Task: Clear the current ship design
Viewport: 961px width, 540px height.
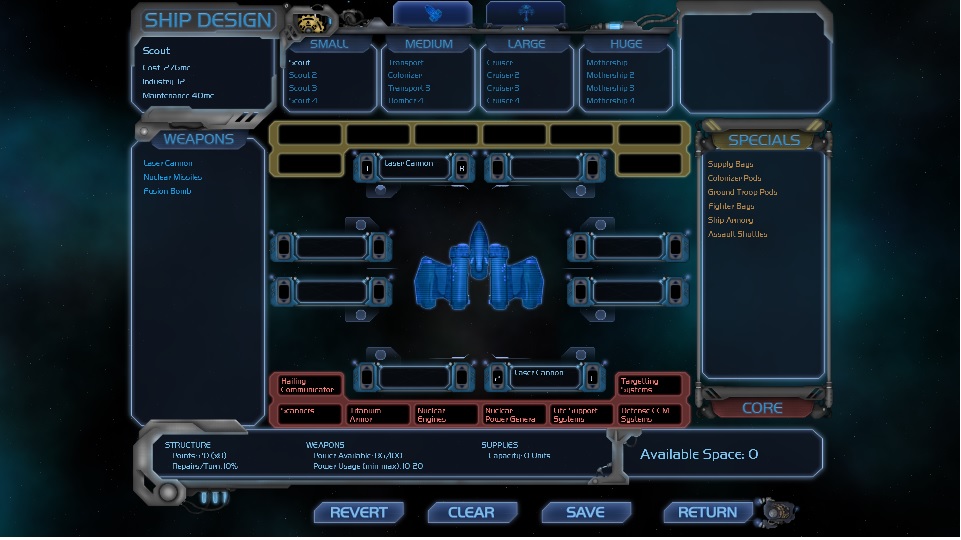Action: [x=471, y=512]
